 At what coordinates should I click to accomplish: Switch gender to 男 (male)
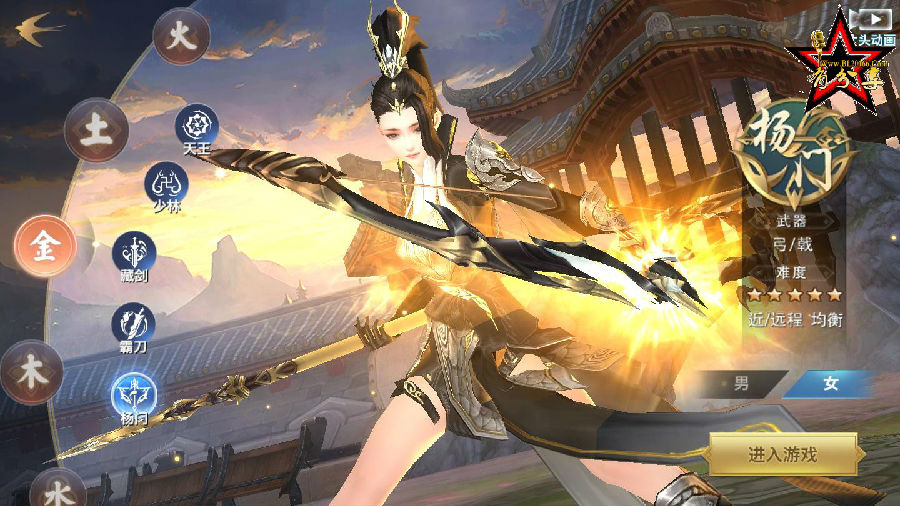tap(740, 384)
